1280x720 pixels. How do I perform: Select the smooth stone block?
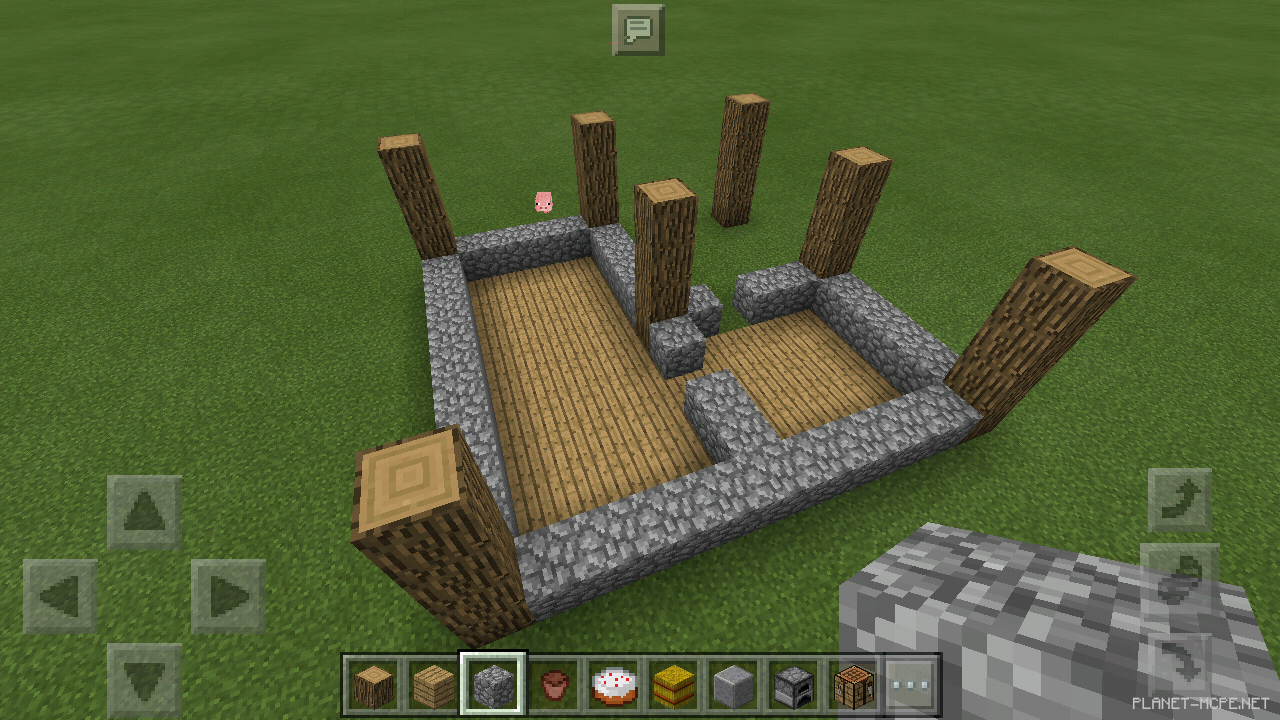[732, 686]
